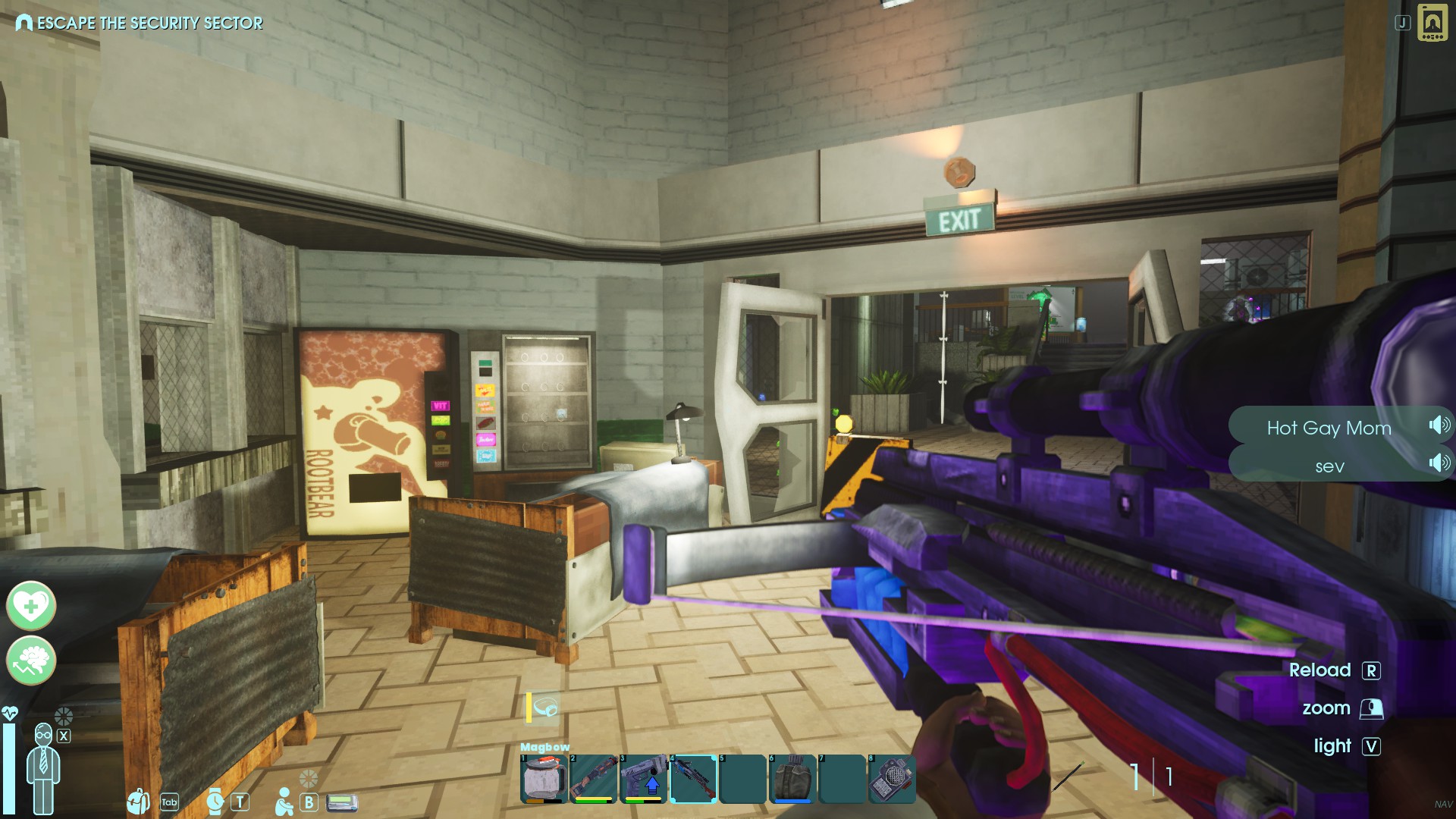Select the coffee pot in hotbar slot 1
This screenshot has height=819, width=1456.
point(543,778)
